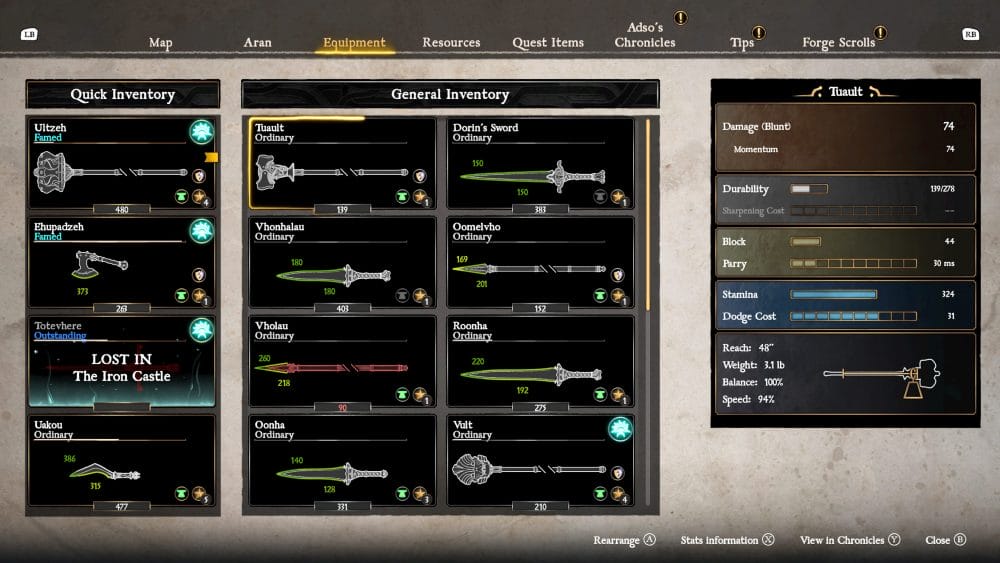Open the Aran tab
This screenshot has height=563, width=1000.
click(258, 43)
